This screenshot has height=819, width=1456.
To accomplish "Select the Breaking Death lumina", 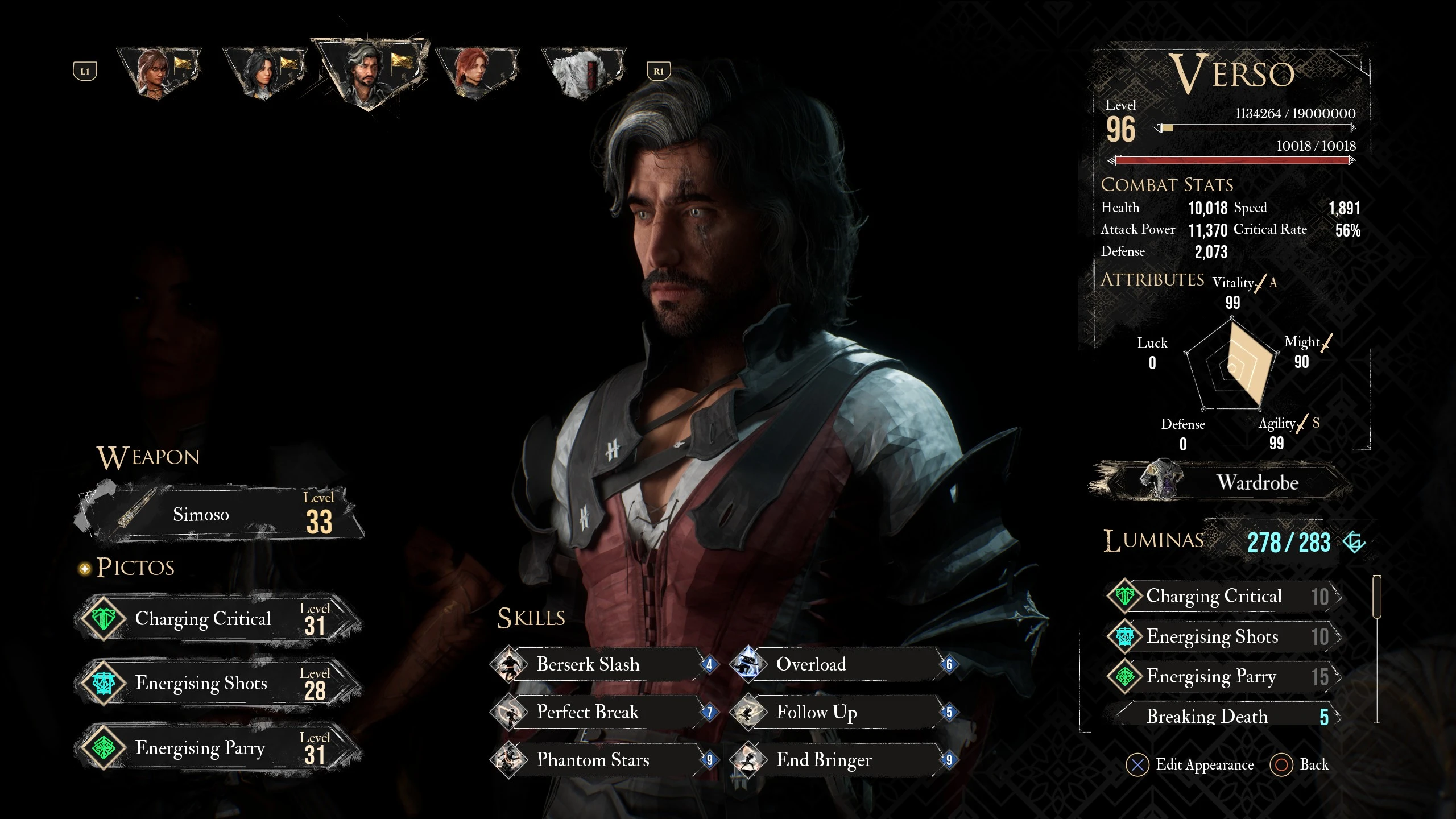I will click(1223, 716).
